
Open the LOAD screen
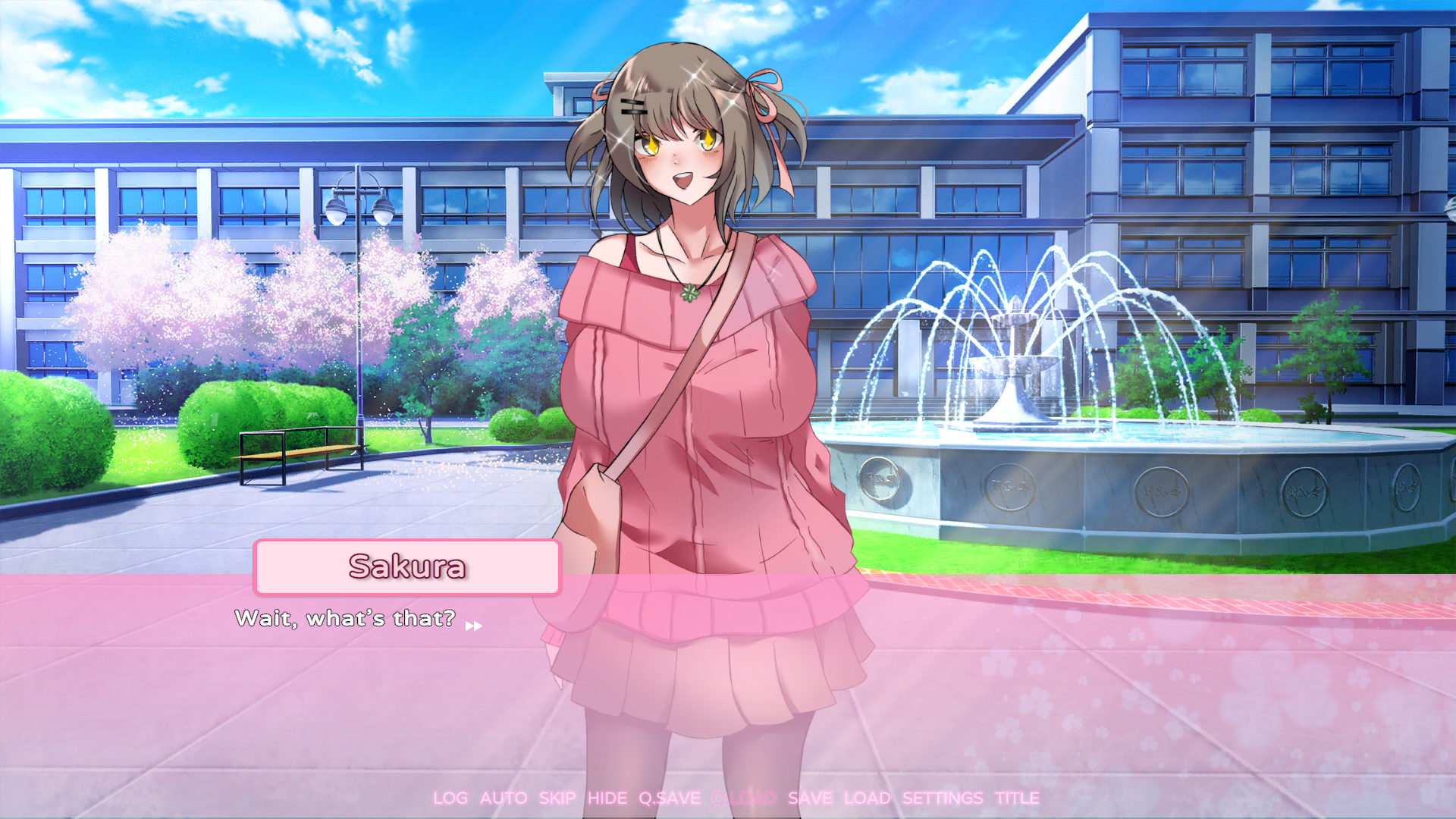869,798
